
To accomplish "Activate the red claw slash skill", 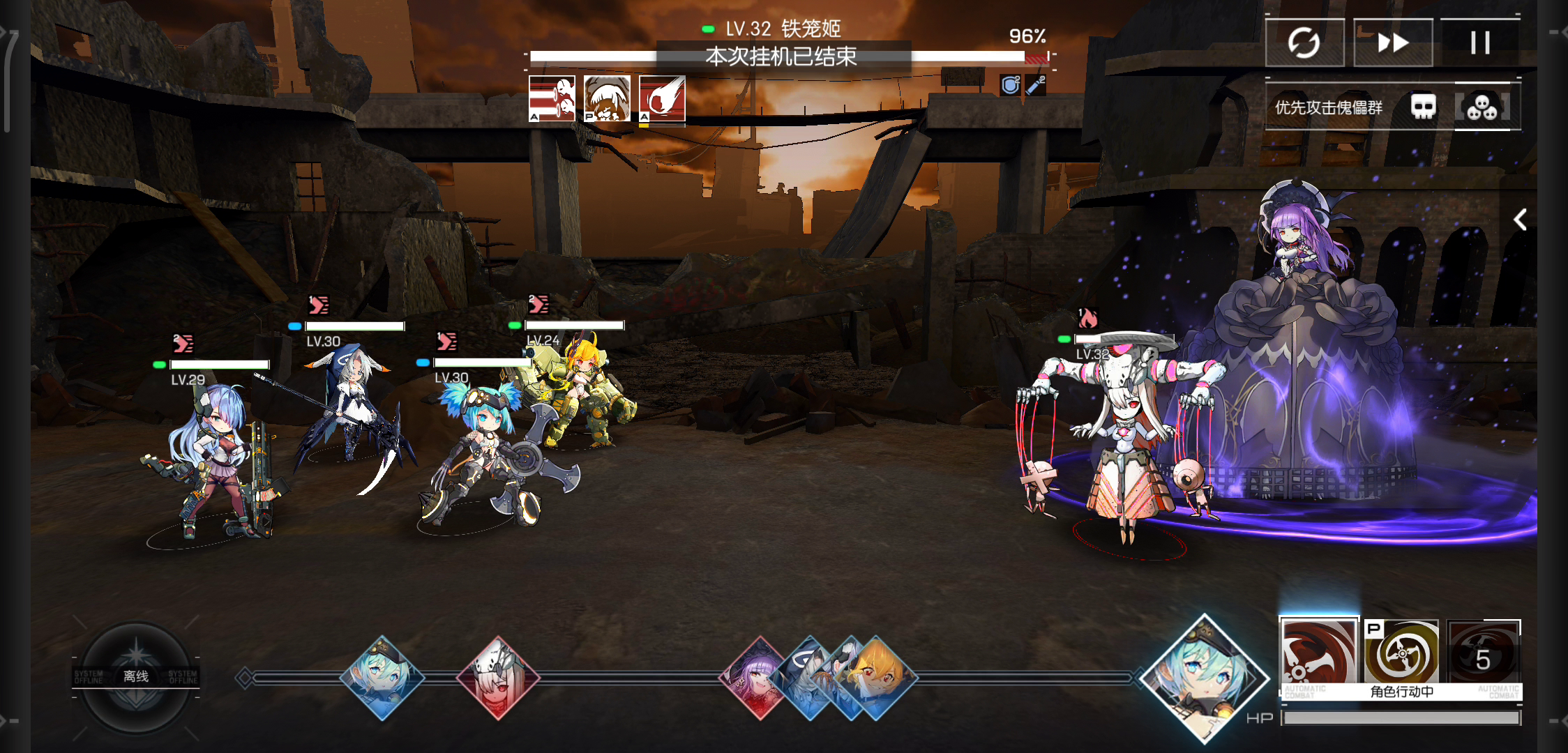I will coord(1318,654).
